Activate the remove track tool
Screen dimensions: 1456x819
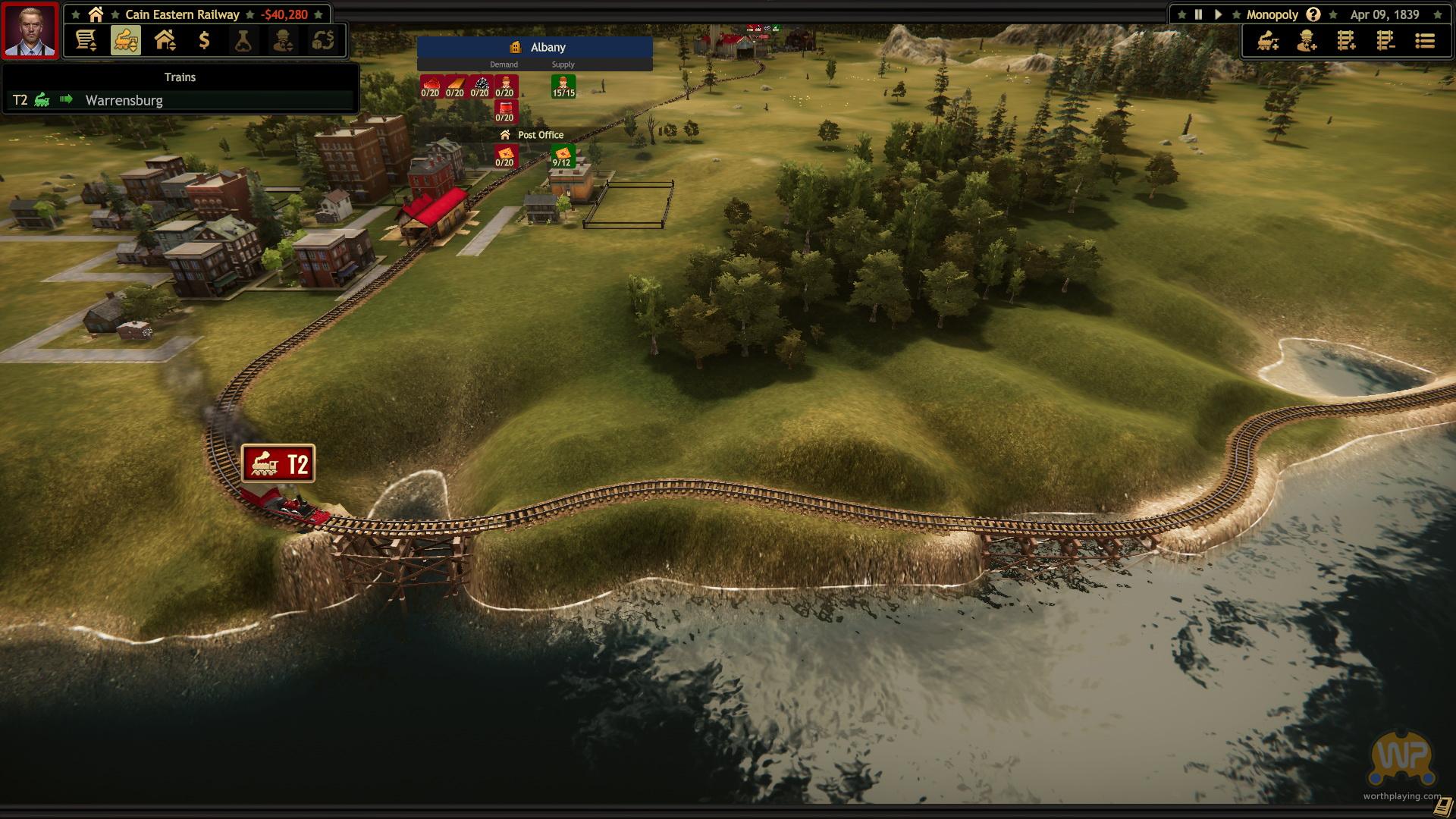(x=1385, y=41)
